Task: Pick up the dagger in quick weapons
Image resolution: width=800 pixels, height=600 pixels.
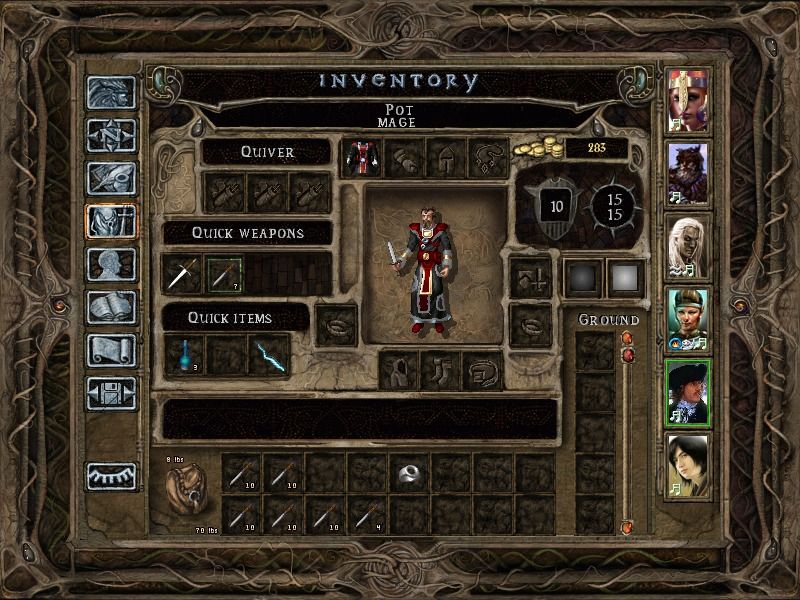Action: click(x=182, y=274)
